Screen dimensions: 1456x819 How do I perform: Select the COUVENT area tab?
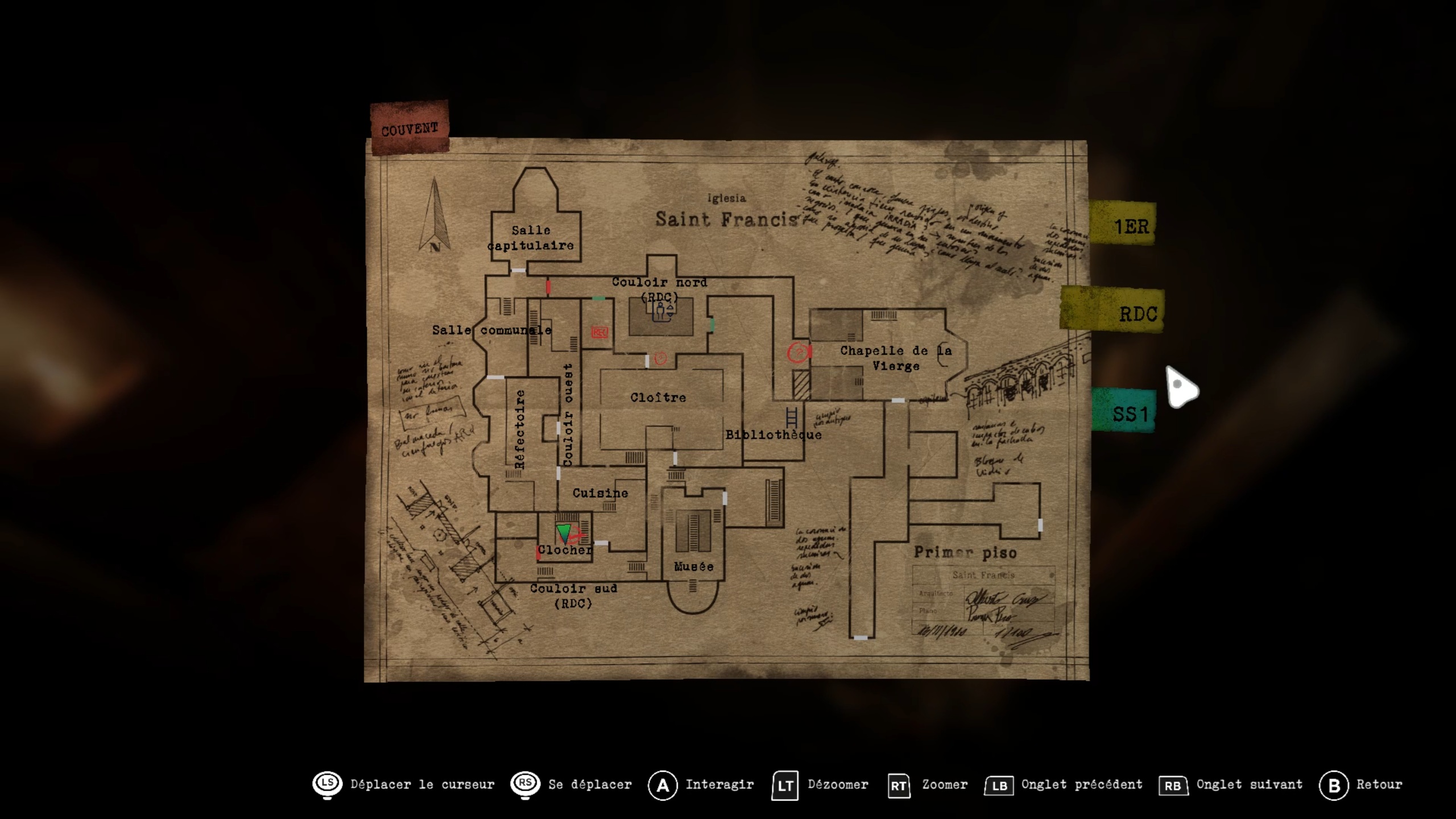pos(409,128)
